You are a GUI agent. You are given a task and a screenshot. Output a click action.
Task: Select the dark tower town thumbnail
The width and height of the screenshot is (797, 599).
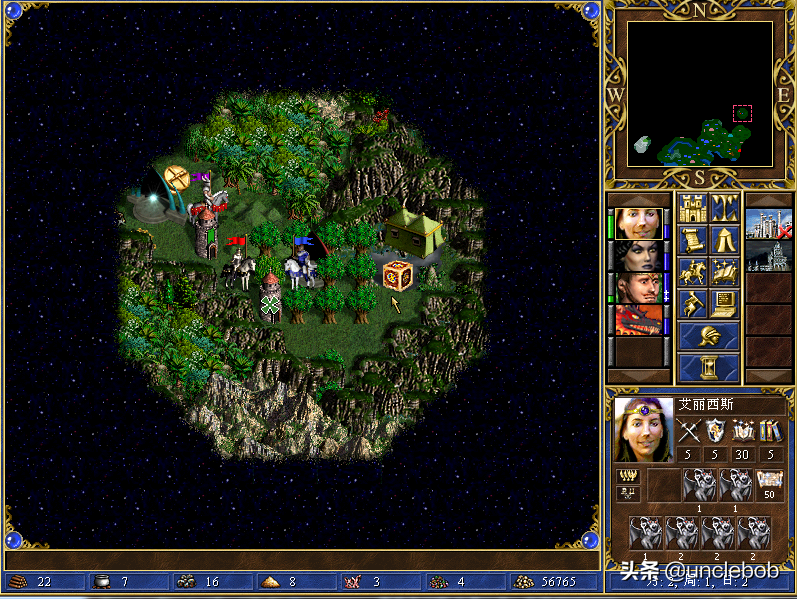pos(767,256)
